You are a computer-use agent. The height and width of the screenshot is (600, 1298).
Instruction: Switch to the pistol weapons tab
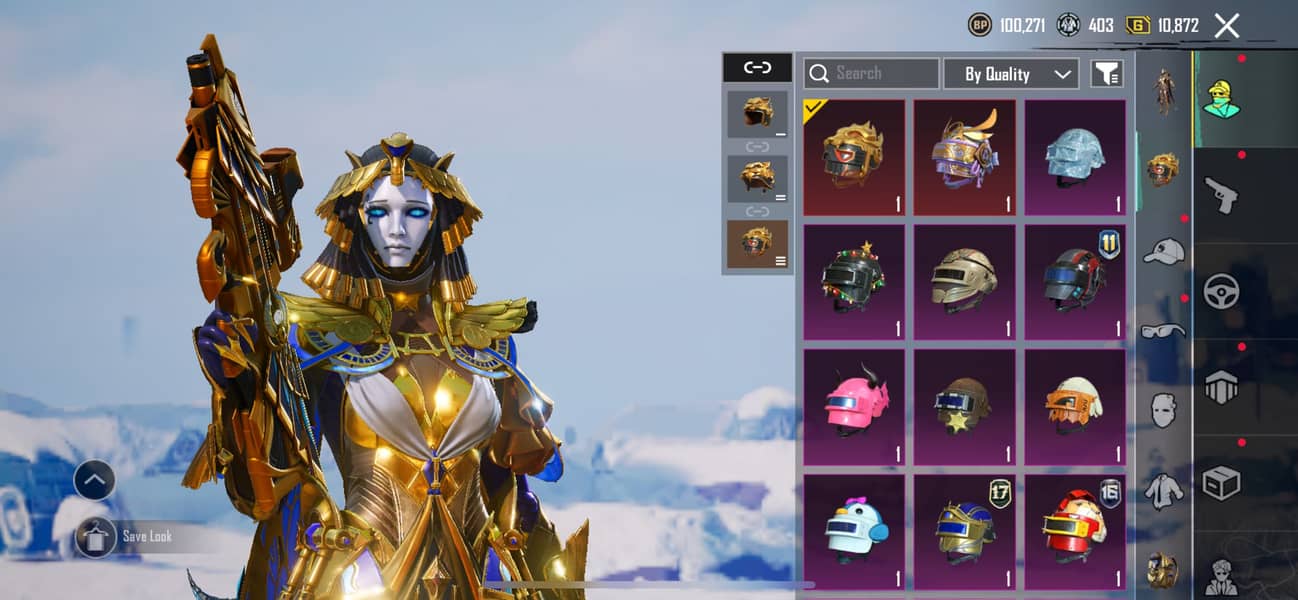tap(1221, 193)
